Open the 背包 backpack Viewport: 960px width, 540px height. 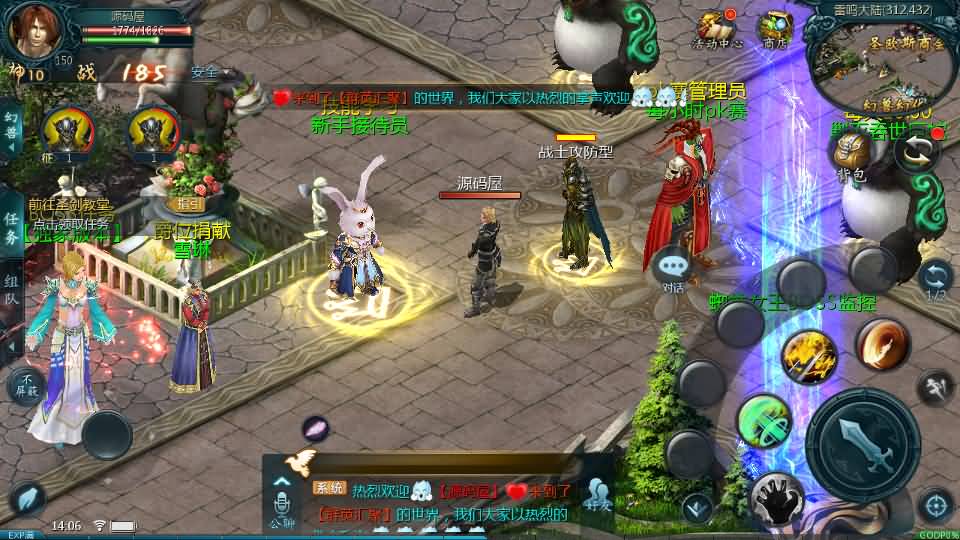[850, 153]
